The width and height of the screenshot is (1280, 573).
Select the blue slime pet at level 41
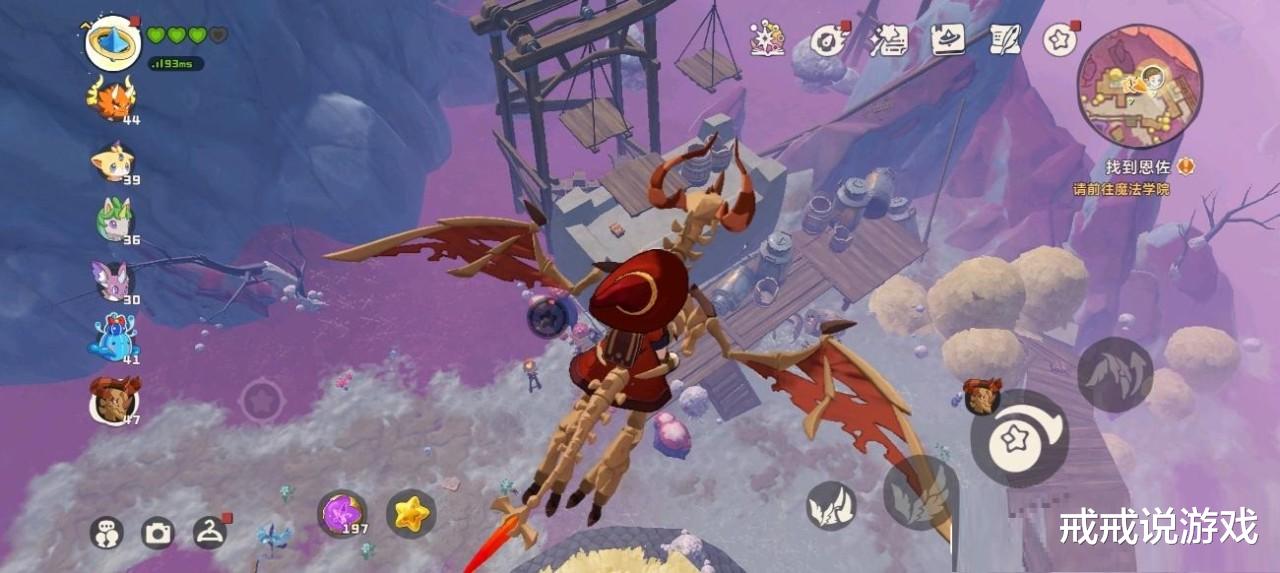click(113, 338)
